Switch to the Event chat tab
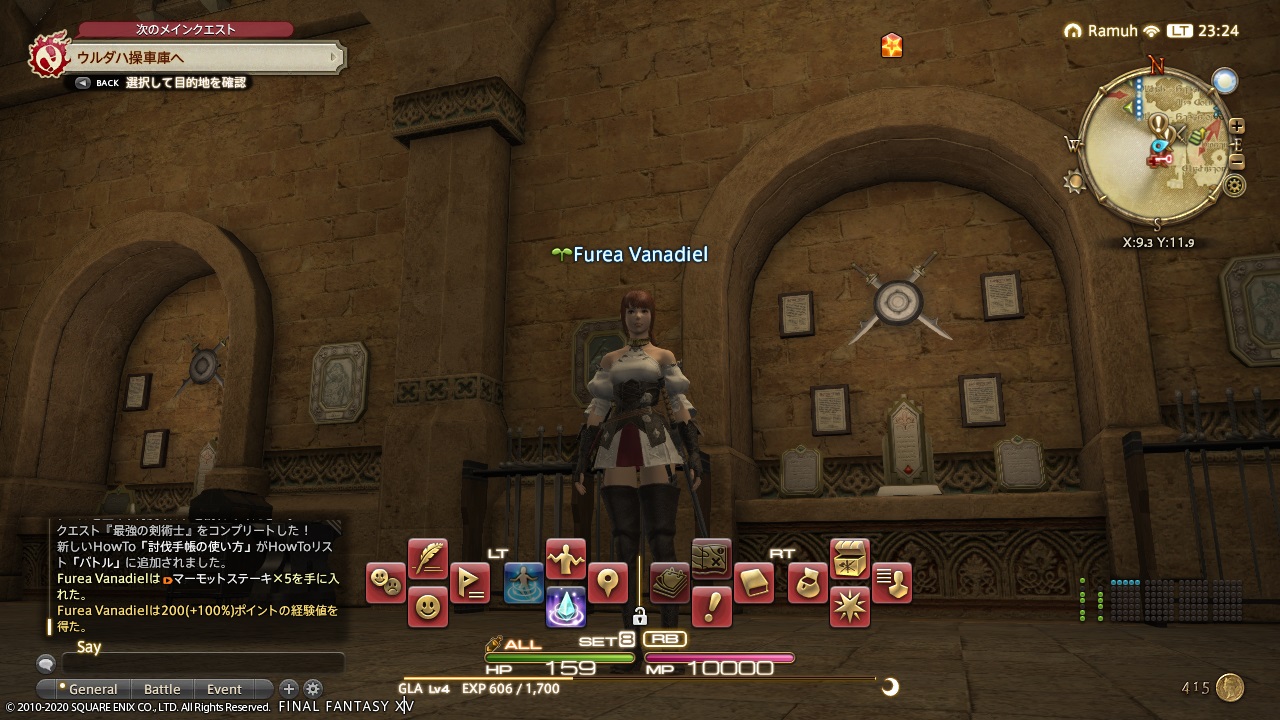1280x720 pixels. click(222, 689)
